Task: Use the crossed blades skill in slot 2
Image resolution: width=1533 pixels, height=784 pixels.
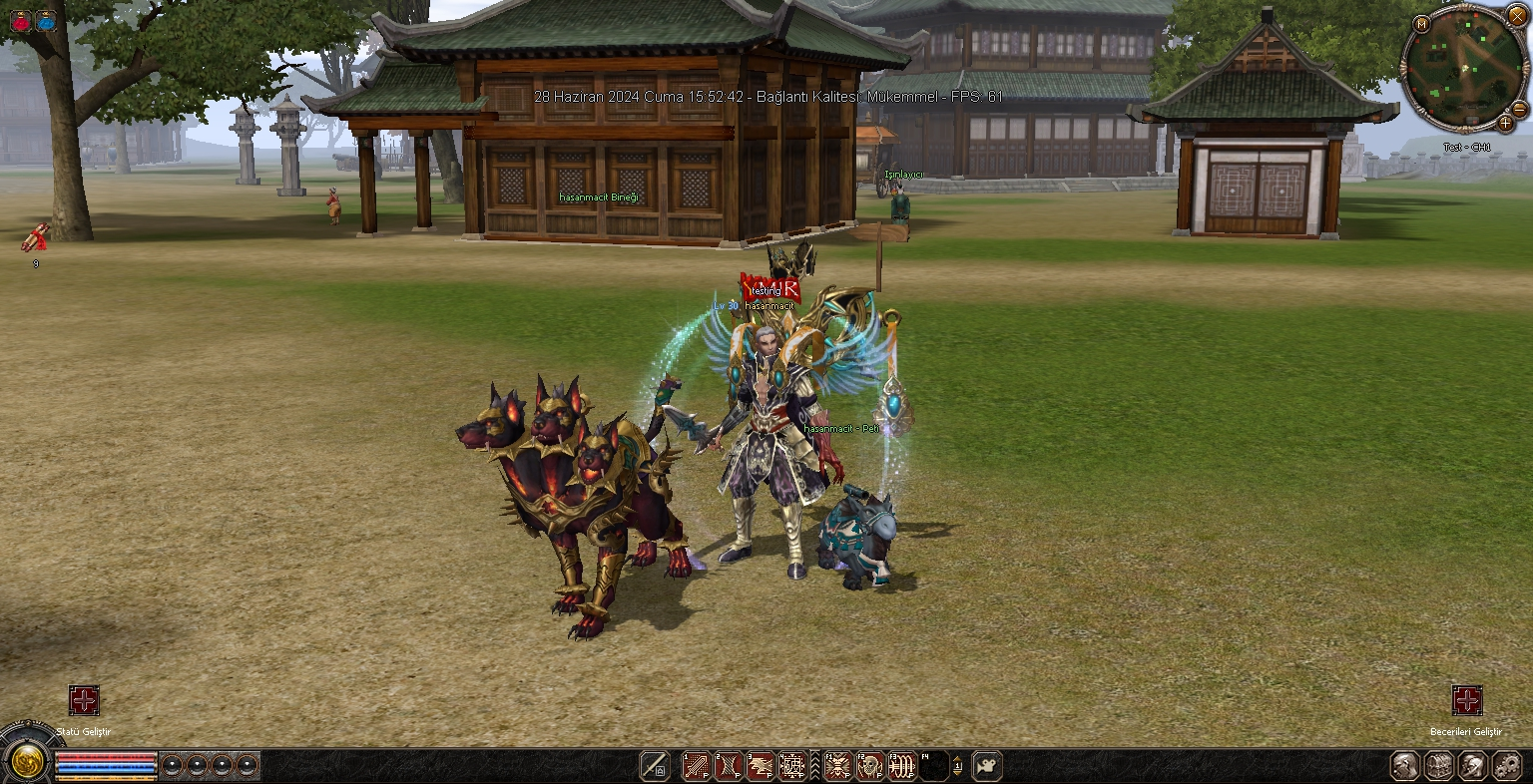Action: pyautogui.click(x=728, y=765)
